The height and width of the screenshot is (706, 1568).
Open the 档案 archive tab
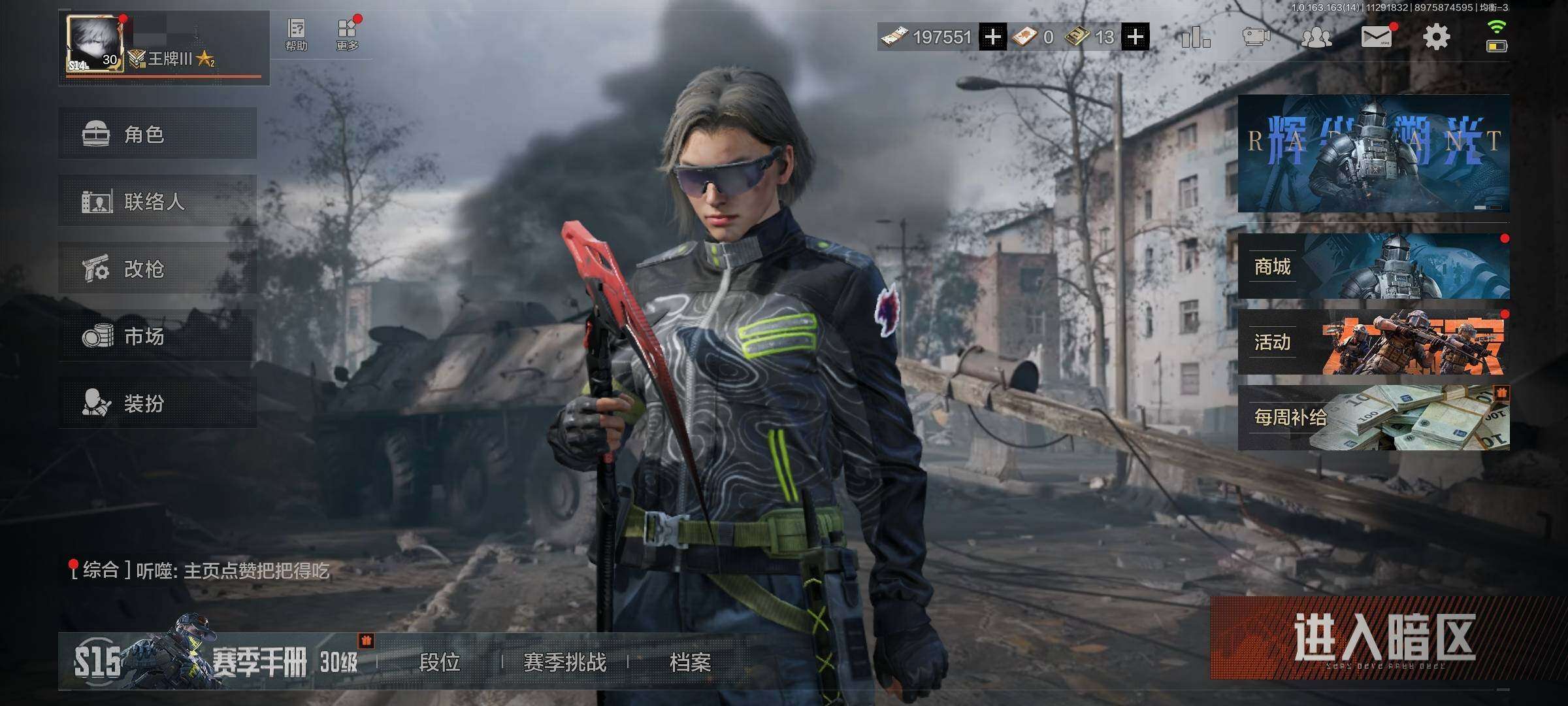(690, 663)
